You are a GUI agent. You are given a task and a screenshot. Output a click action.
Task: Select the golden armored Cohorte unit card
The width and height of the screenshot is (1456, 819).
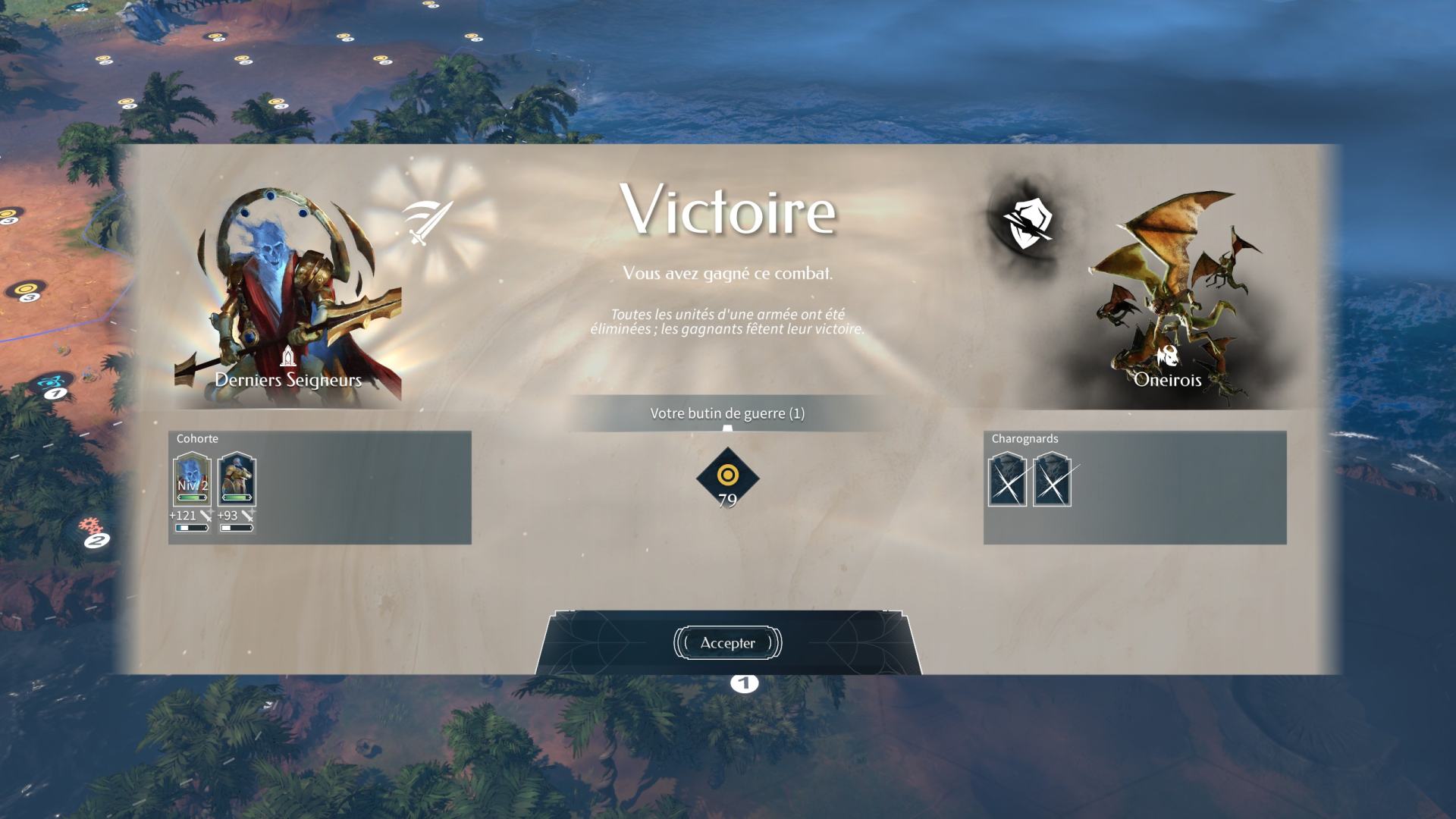(237, 479)
